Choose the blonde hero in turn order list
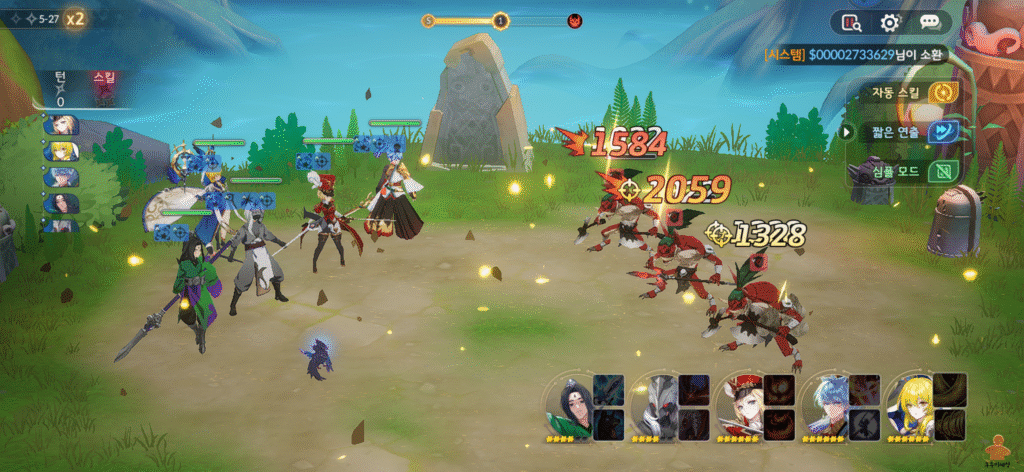This screenshot has width=1024, height=472. point(61,151)
